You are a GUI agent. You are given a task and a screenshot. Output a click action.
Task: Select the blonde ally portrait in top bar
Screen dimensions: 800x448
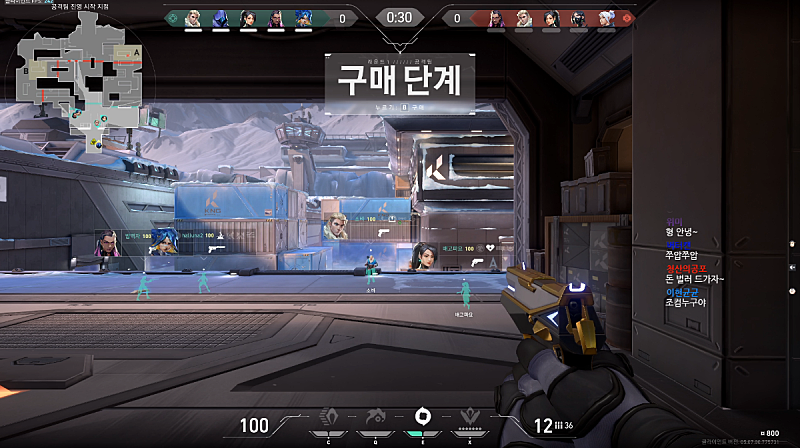click(193, 18)
